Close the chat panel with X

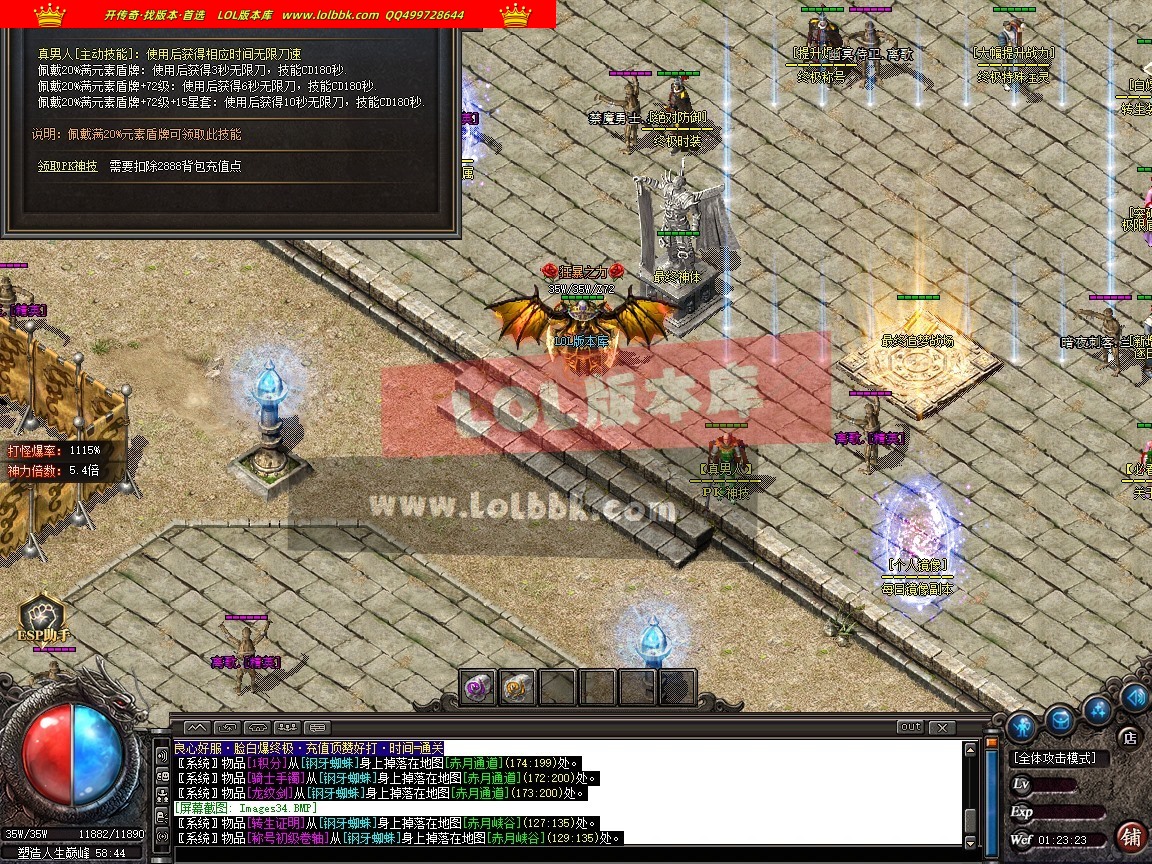[x=942, y=727]
